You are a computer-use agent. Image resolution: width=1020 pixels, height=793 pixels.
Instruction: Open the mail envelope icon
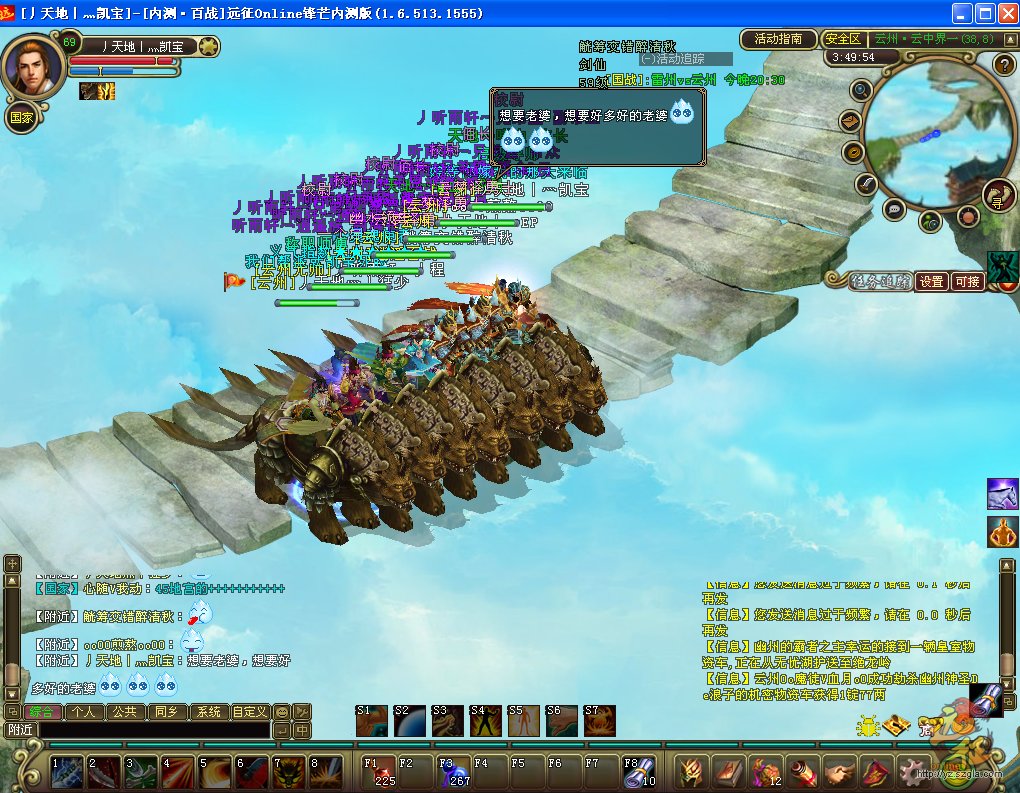pyautogui.click(x=851, y=122)
